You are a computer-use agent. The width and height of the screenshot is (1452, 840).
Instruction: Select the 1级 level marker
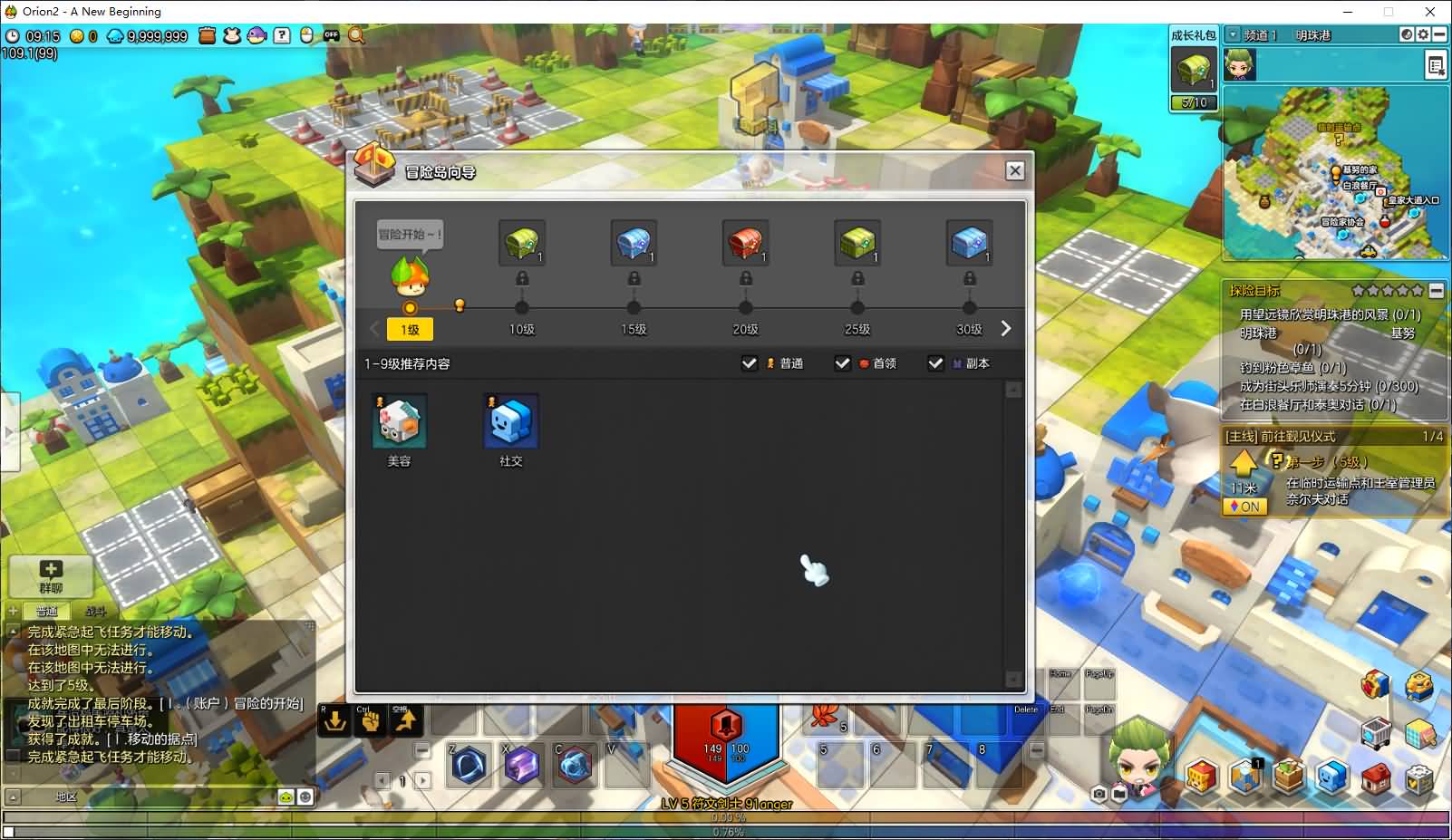[x=410, y=330]
